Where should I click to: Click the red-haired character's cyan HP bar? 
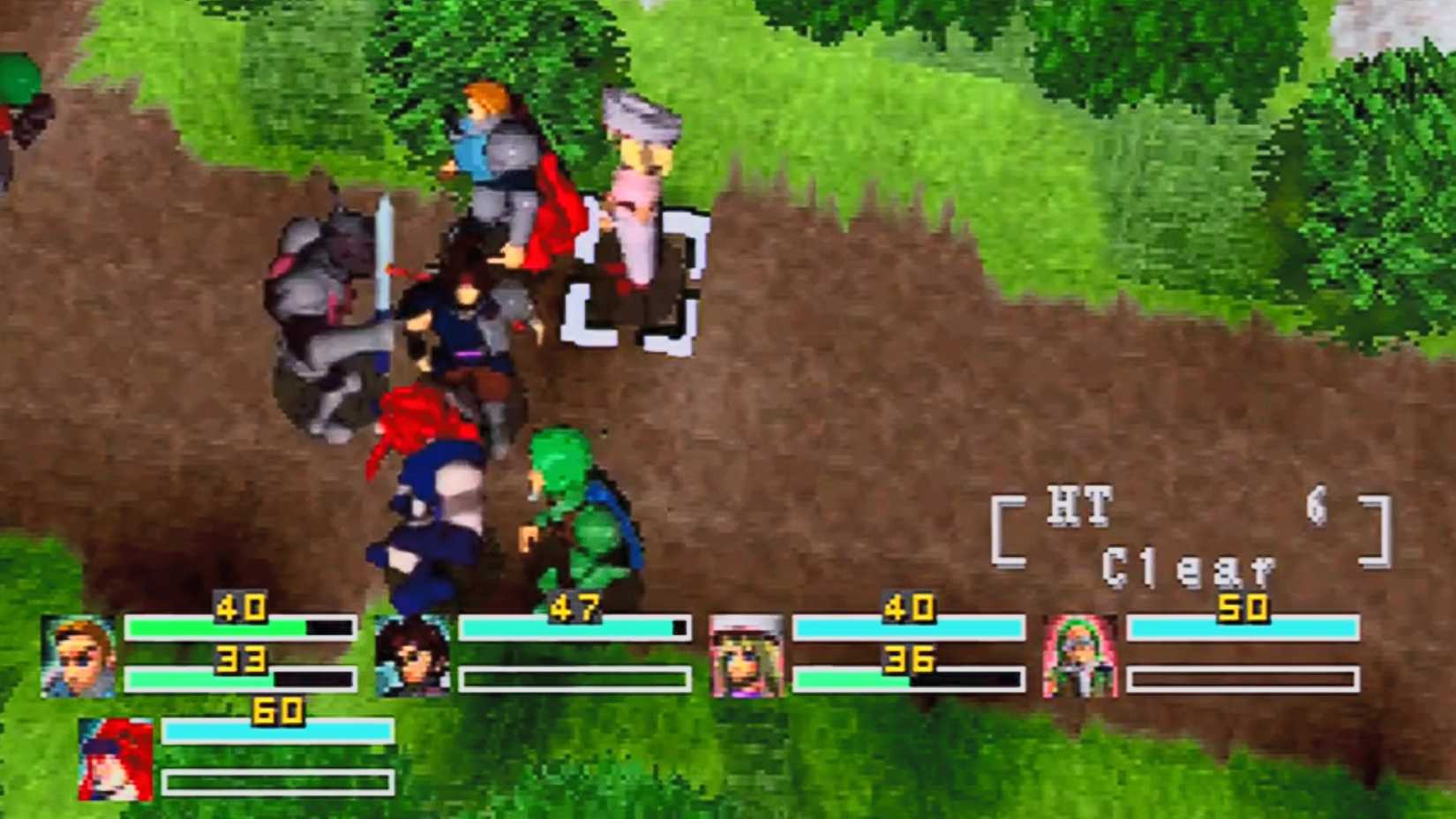pos(274,731)
